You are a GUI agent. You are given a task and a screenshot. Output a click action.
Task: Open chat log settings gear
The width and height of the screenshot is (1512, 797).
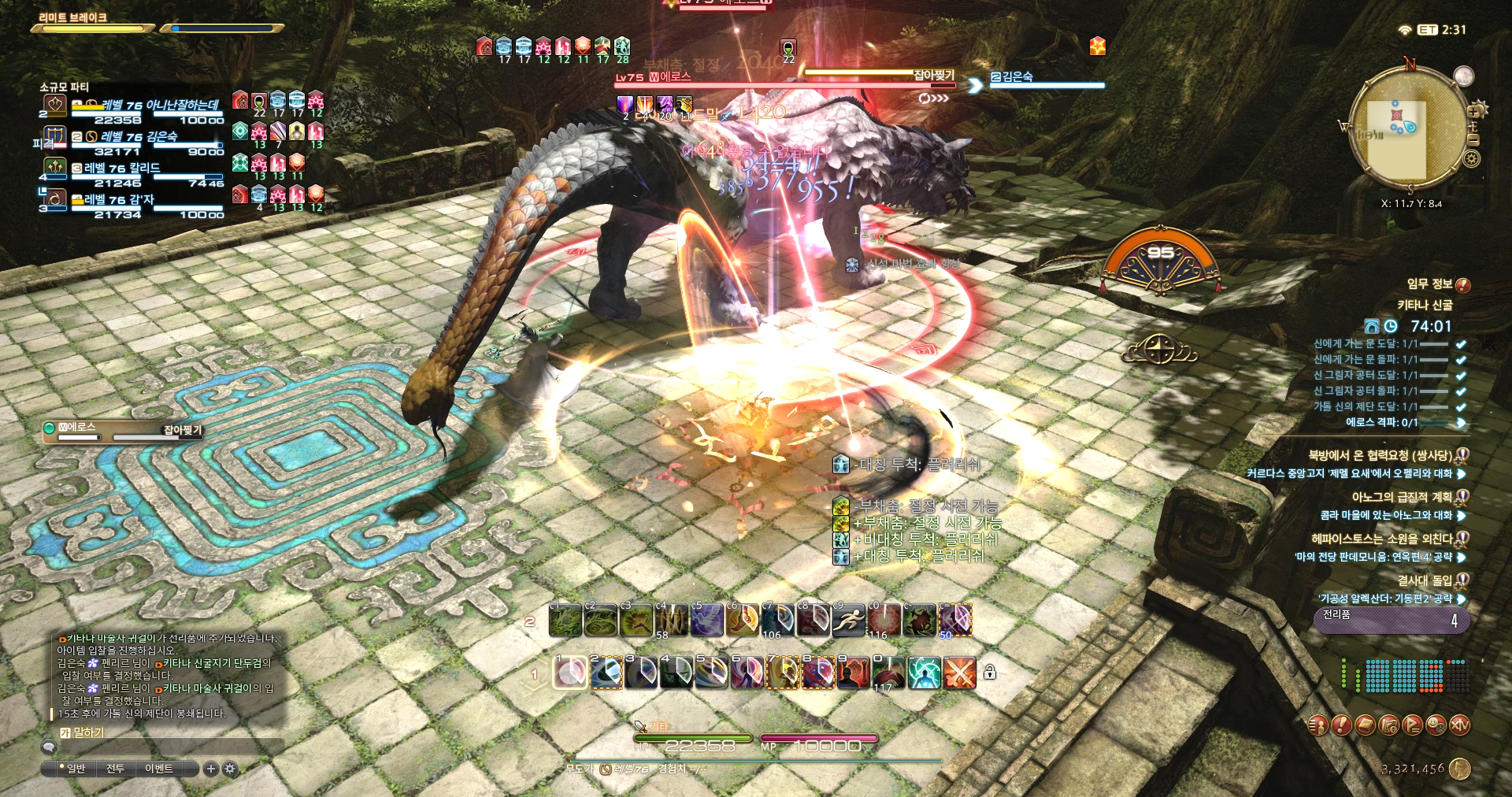[230, 769]
